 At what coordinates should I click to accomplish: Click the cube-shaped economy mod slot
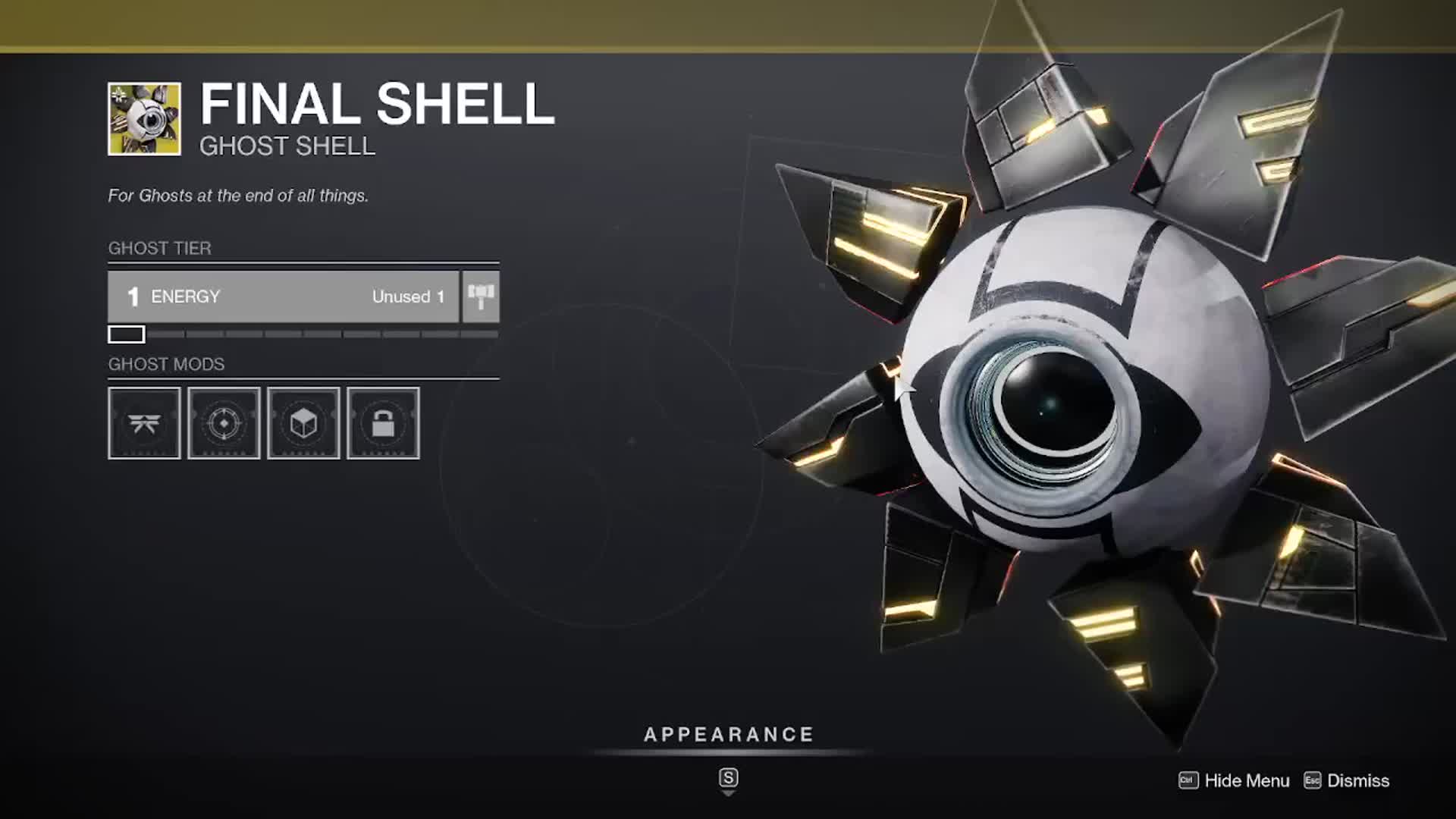click(x=303, y=424)
